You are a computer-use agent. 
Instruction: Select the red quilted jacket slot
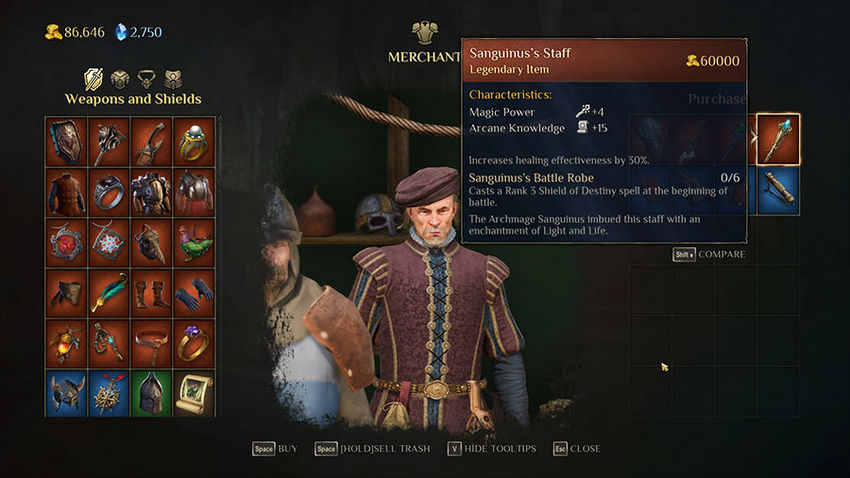click(66, 191)
